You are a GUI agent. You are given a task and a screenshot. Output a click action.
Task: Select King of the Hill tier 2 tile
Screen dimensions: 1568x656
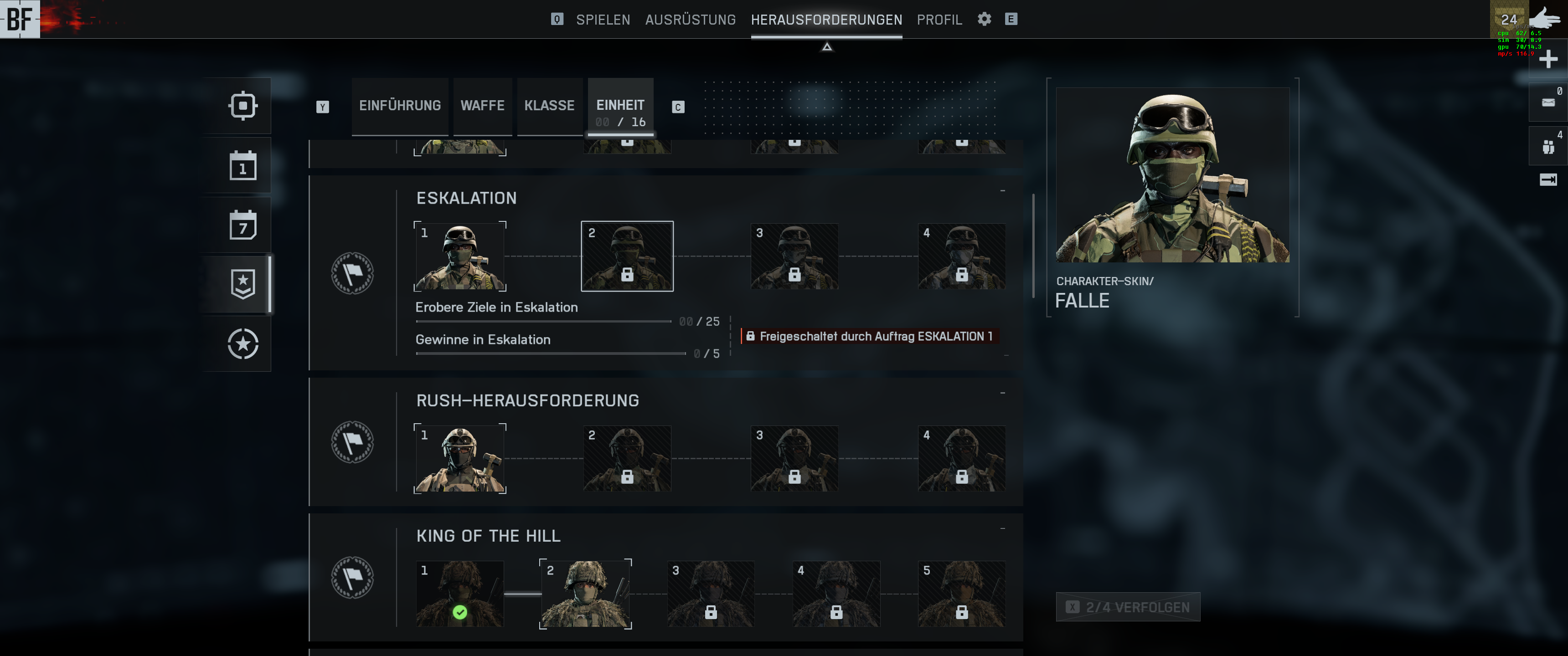pyautogui.click(x=585, y=594)
